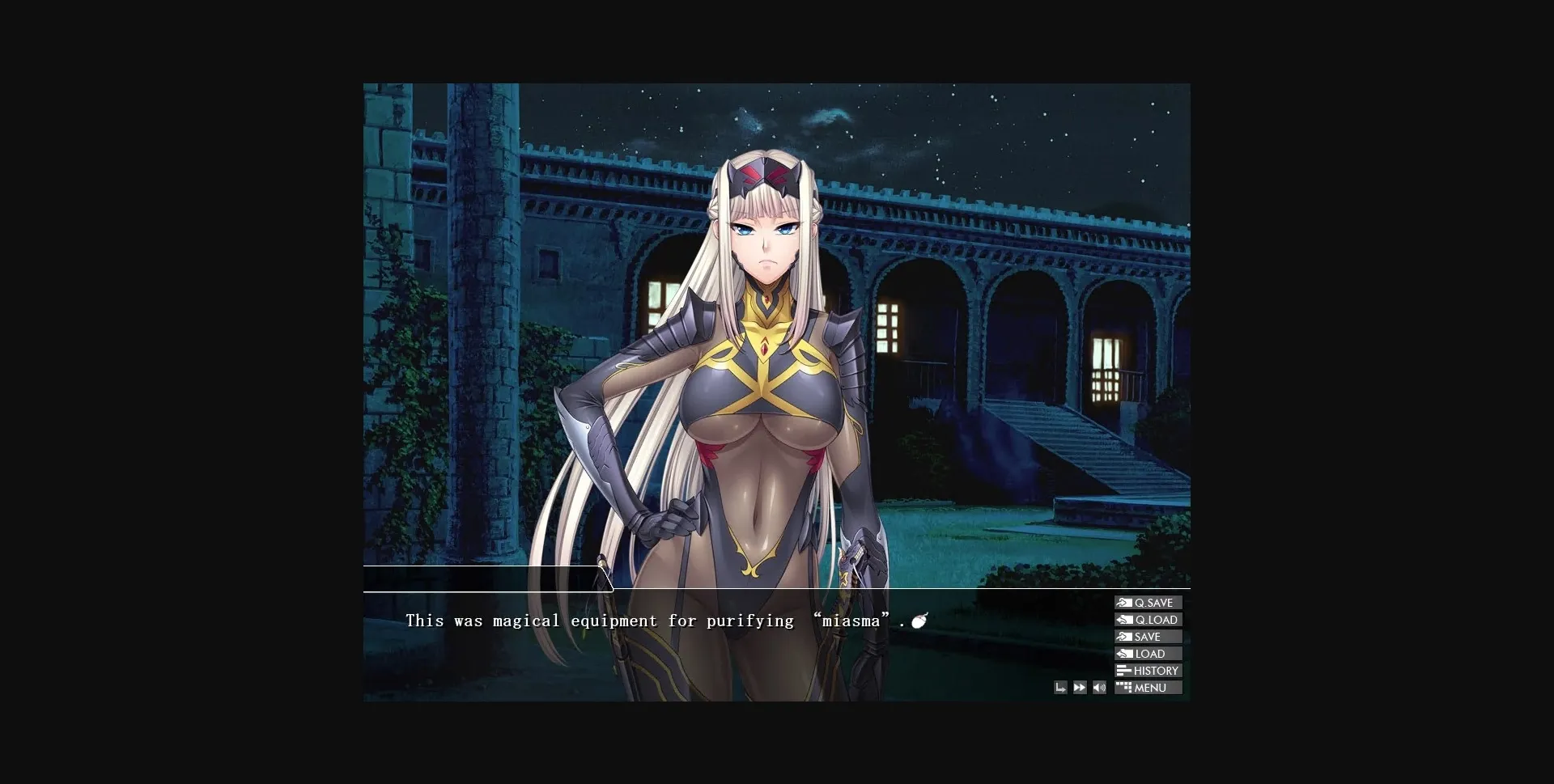Click the auto-play mode arrow icon
The image size is (1554, 784).
pos(1061,687)
